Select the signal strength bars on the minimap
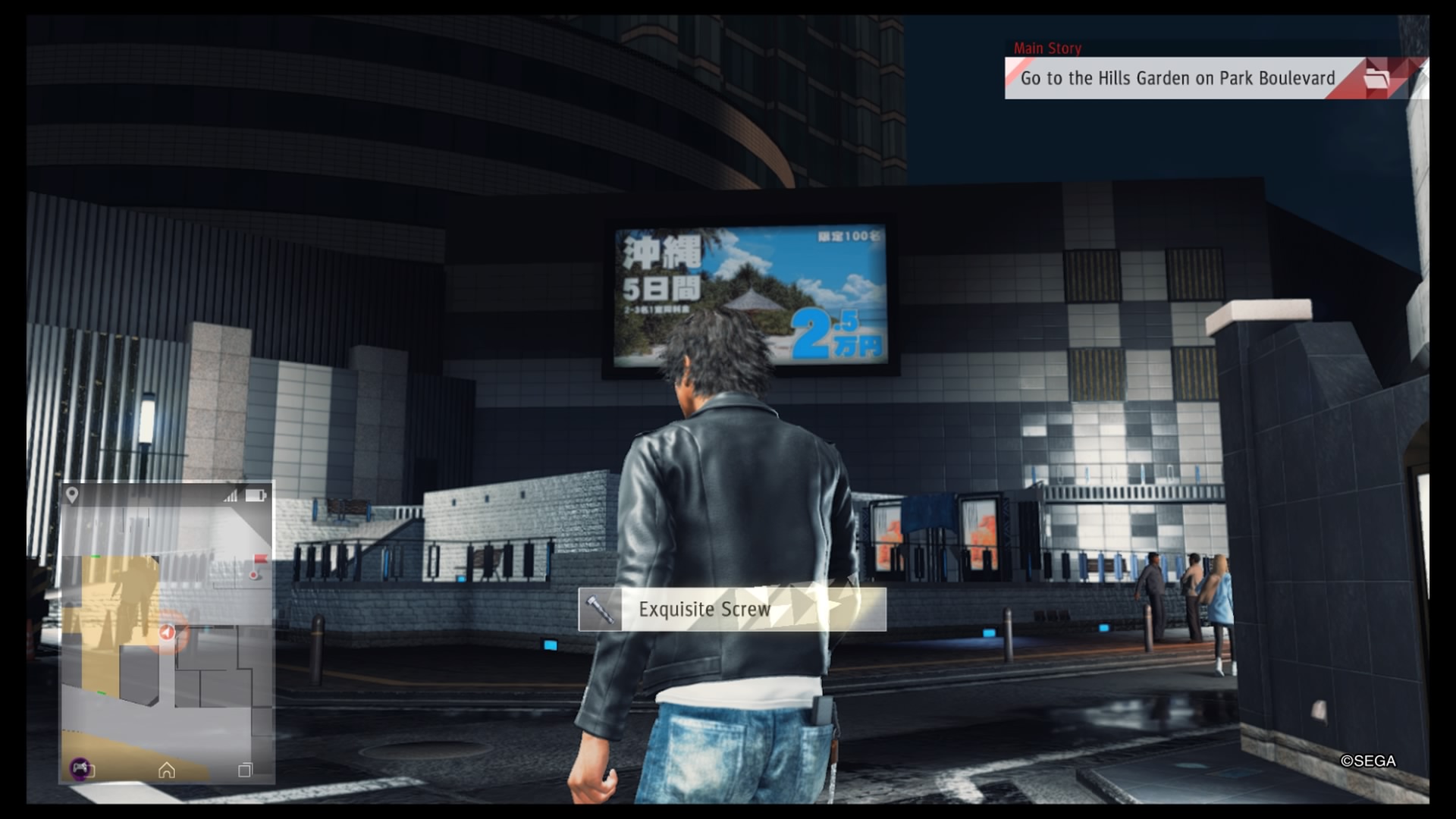The height and width of the screenshot is (819, 1456). coord(229,497)
